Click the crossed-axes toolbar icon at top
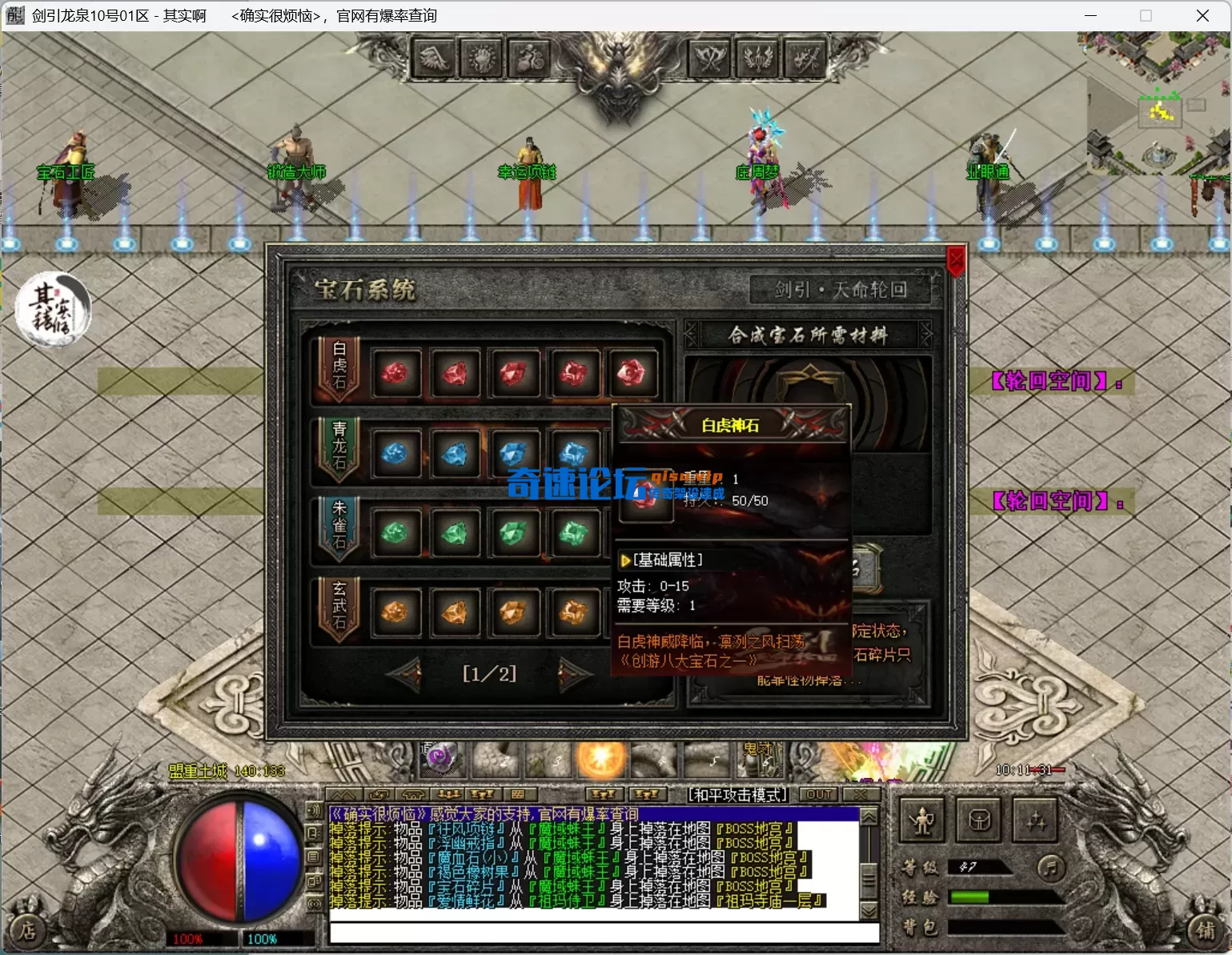 click(708, 58)
